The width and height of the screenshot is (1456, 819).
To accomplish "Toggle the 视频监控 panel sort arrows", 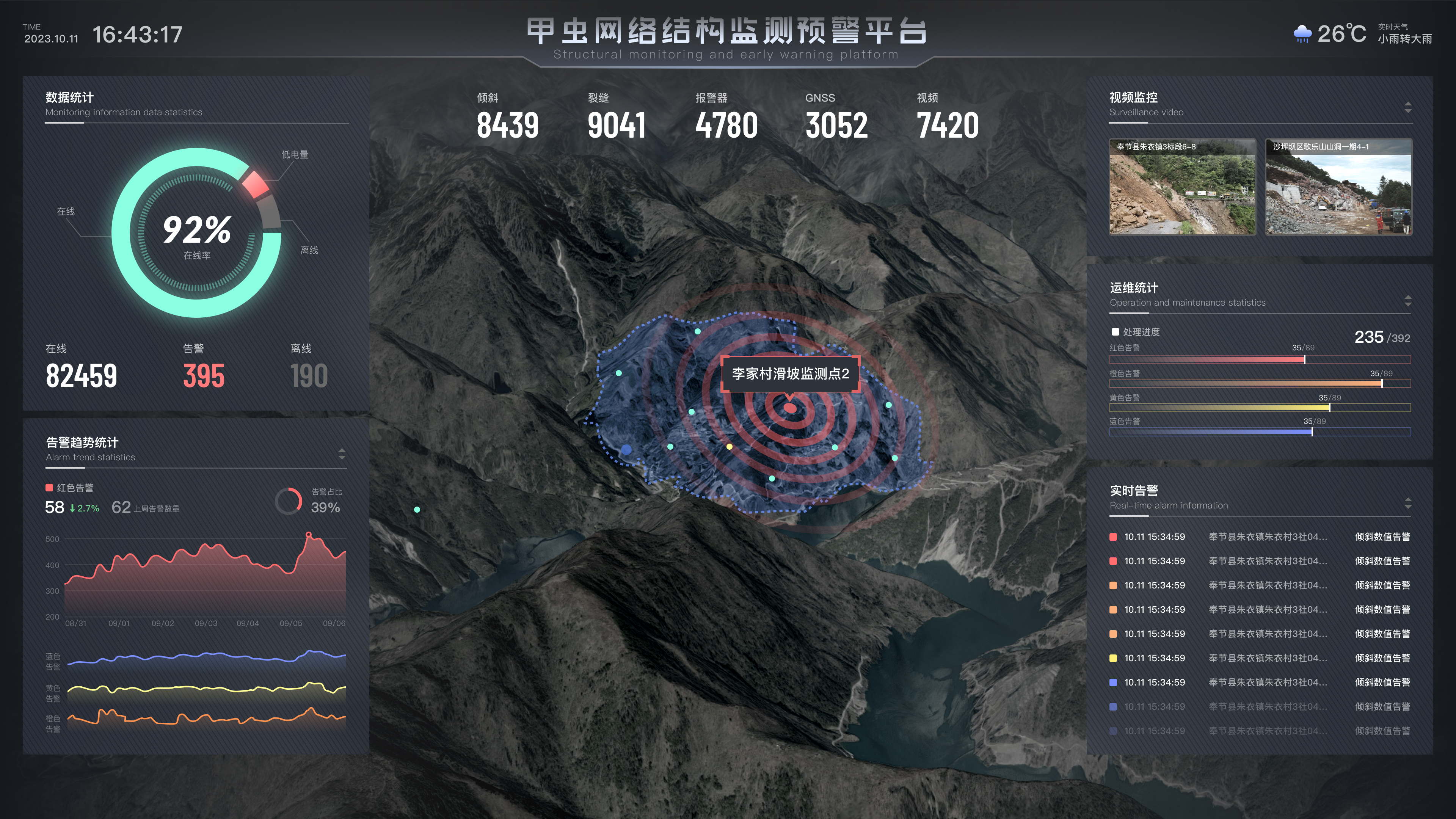I will tap(1407, 107).
